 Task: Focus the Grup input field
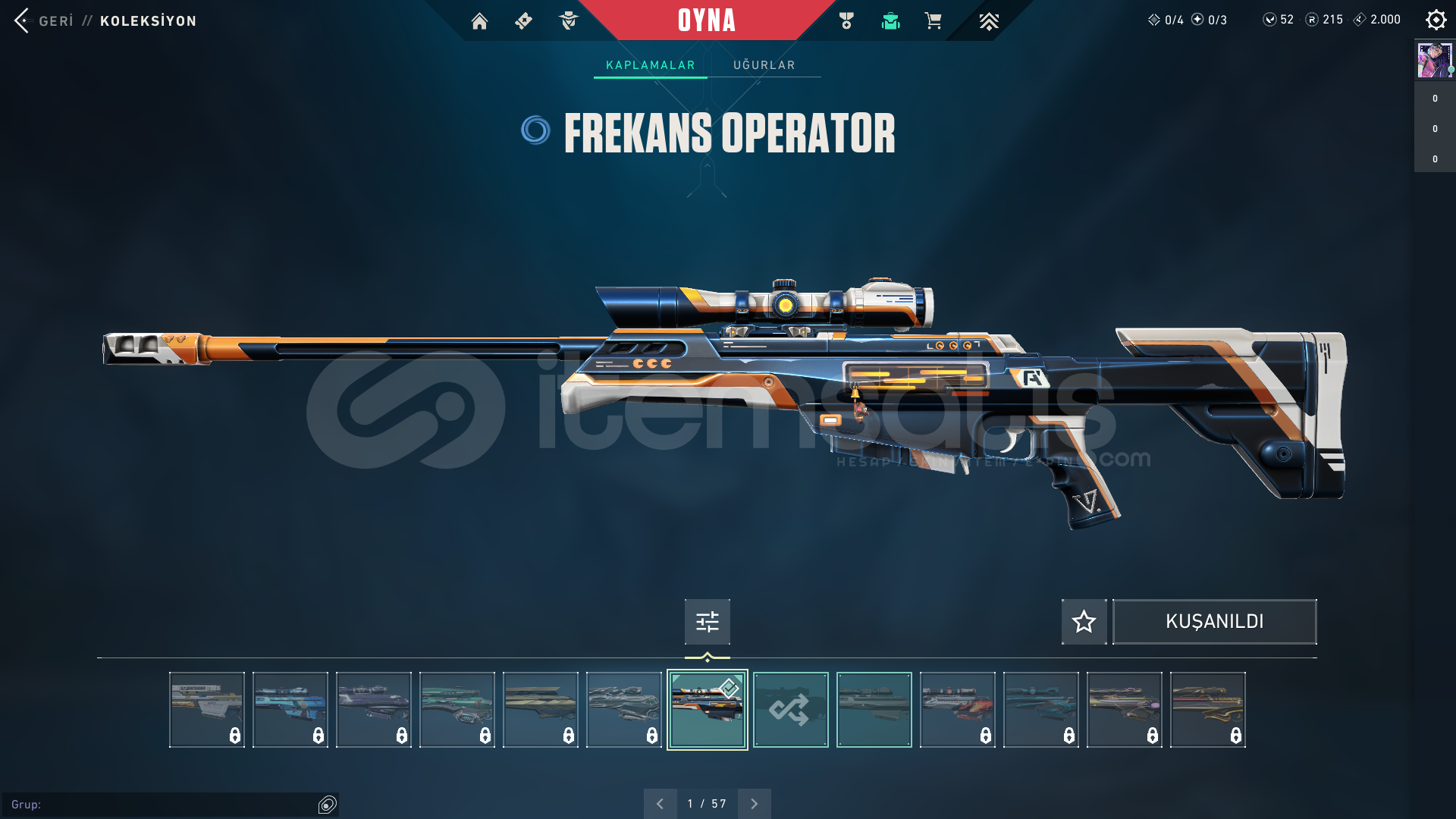click(163, 805)
